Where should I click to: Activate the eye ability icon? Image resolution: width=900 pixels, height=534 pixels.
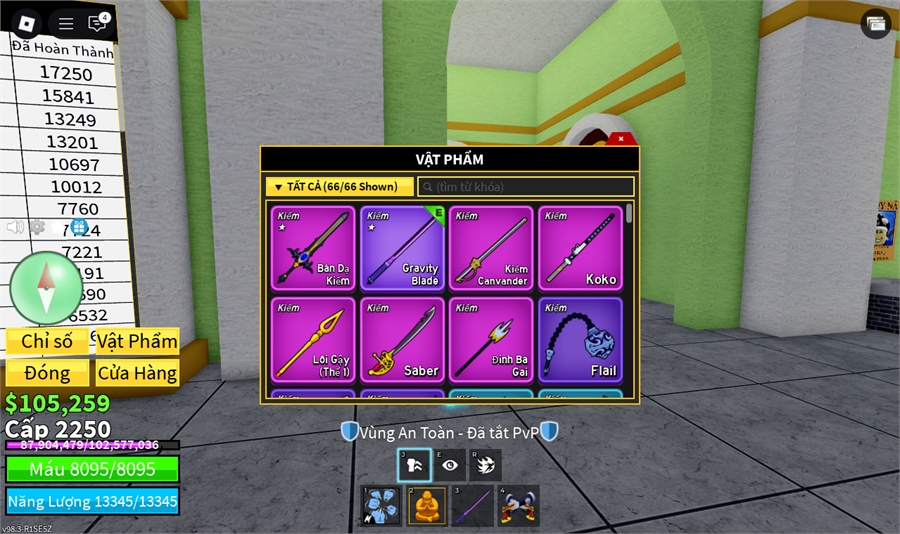[x=449, y=465]
